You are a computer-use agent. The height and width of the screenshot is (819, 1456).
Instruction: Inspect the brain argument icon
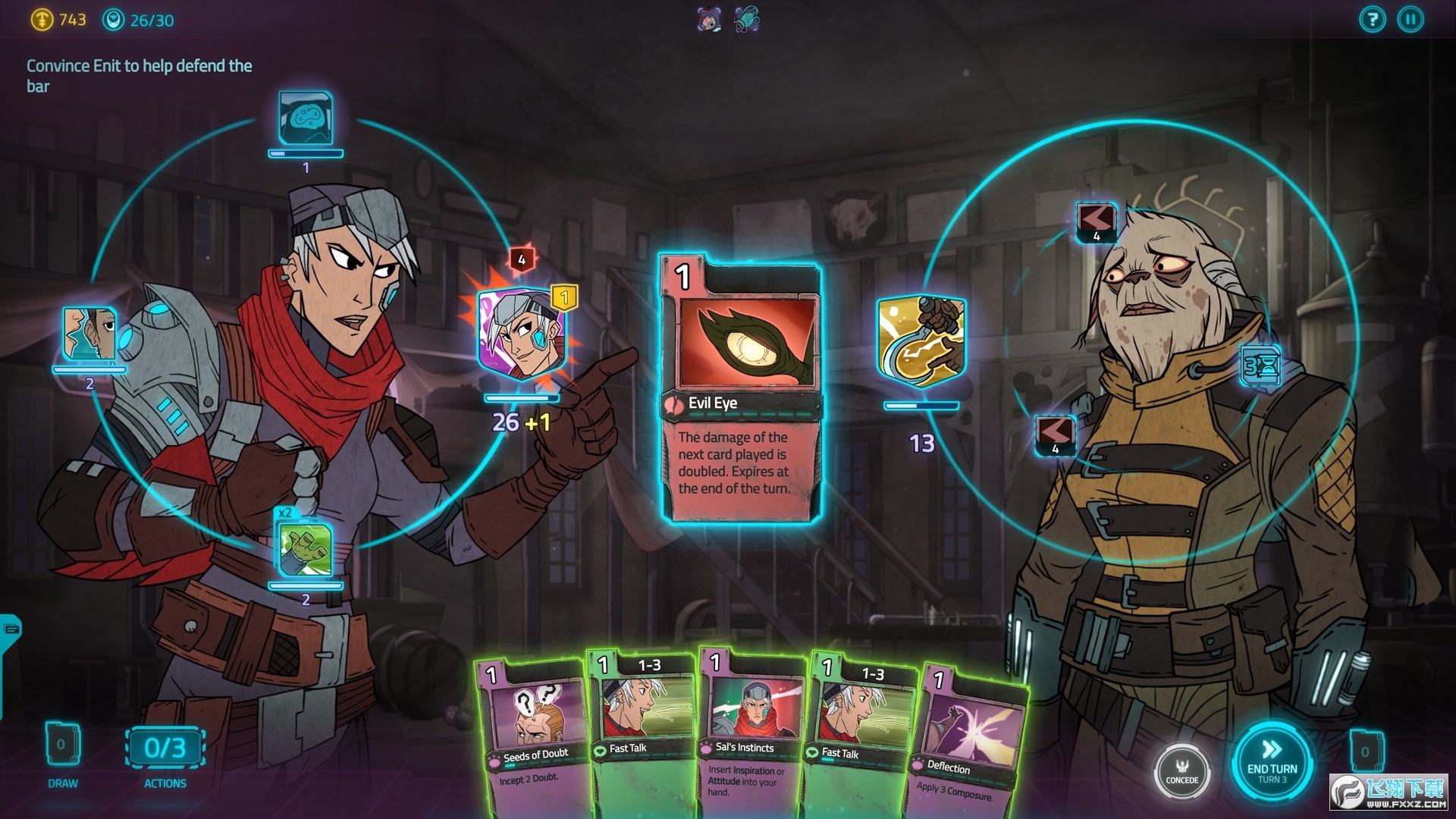tap(305, 118)
